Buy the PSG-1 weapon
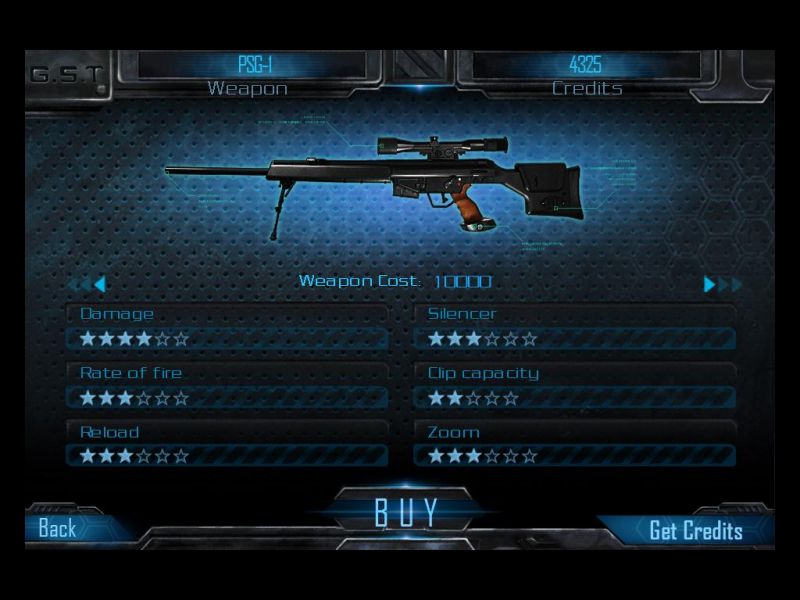Viewport: 800px width, 600px height. [x=406, y=511]
